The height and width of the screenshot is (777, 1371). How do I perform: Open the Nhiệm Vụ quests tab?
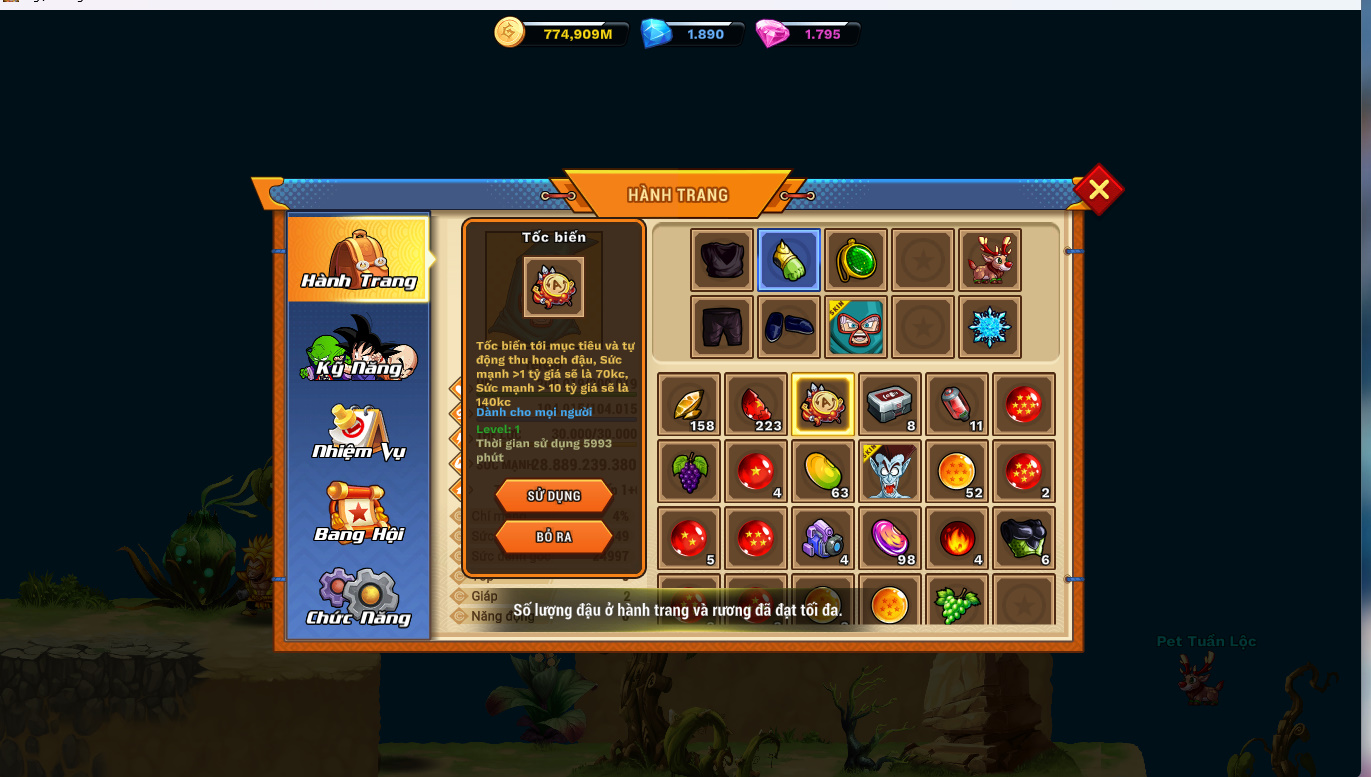[358, 432]
